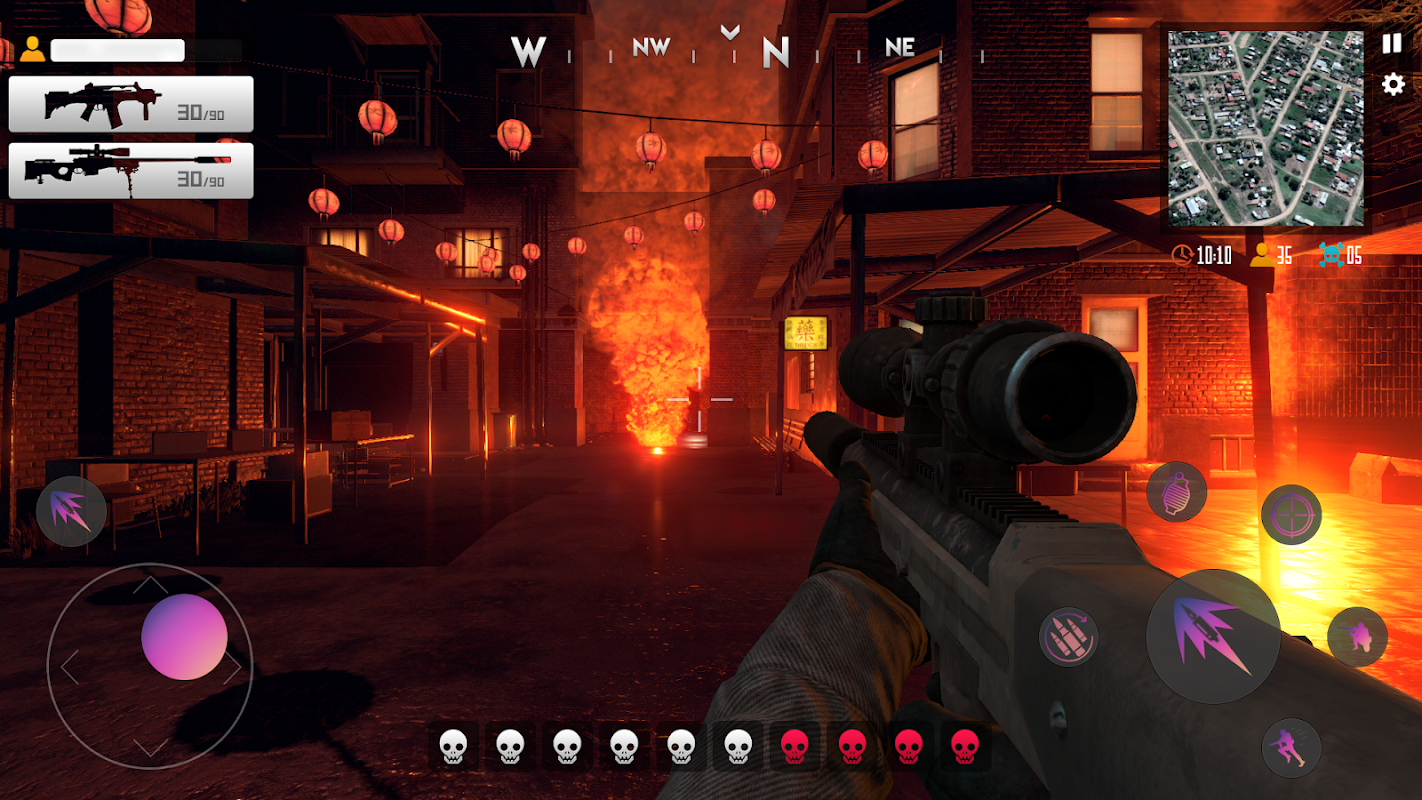Switch to the sniper rifle slot
Viewport: 1422px width, 800px height.
[x=131, y=170]
